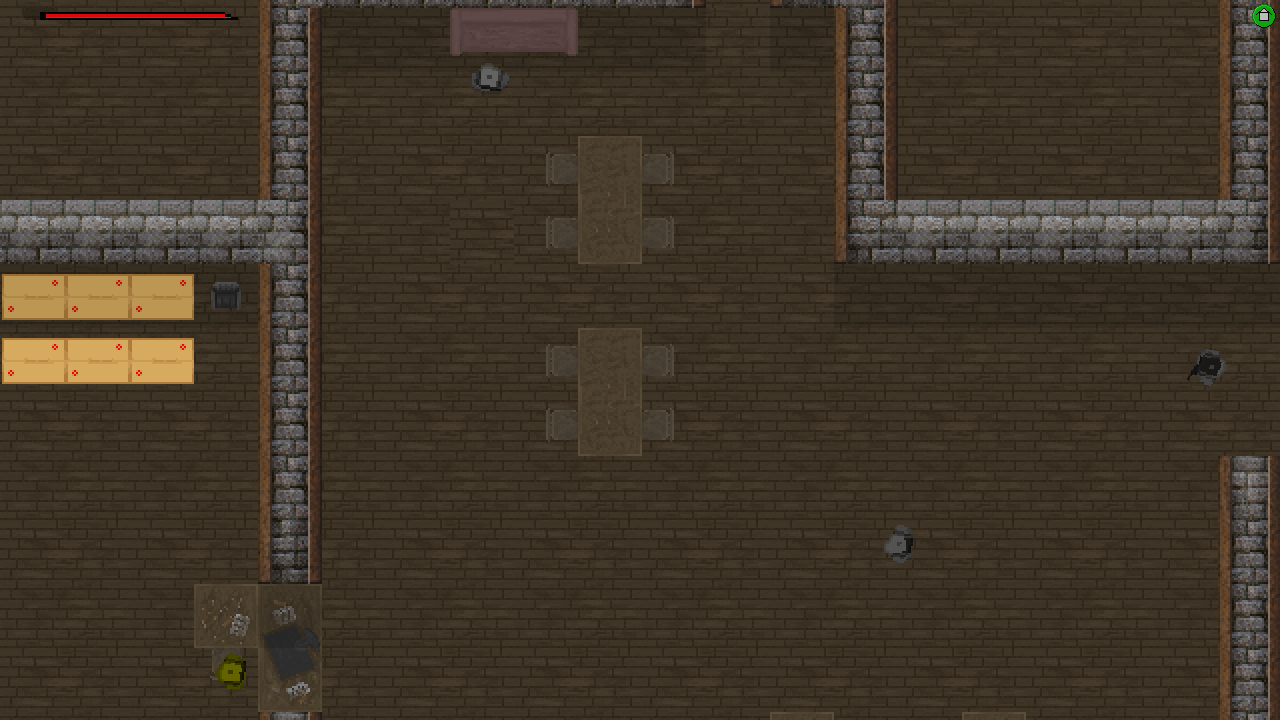Click the green home button
The height and width of the screenshot is (720, 1280).
coord(1262,15)
